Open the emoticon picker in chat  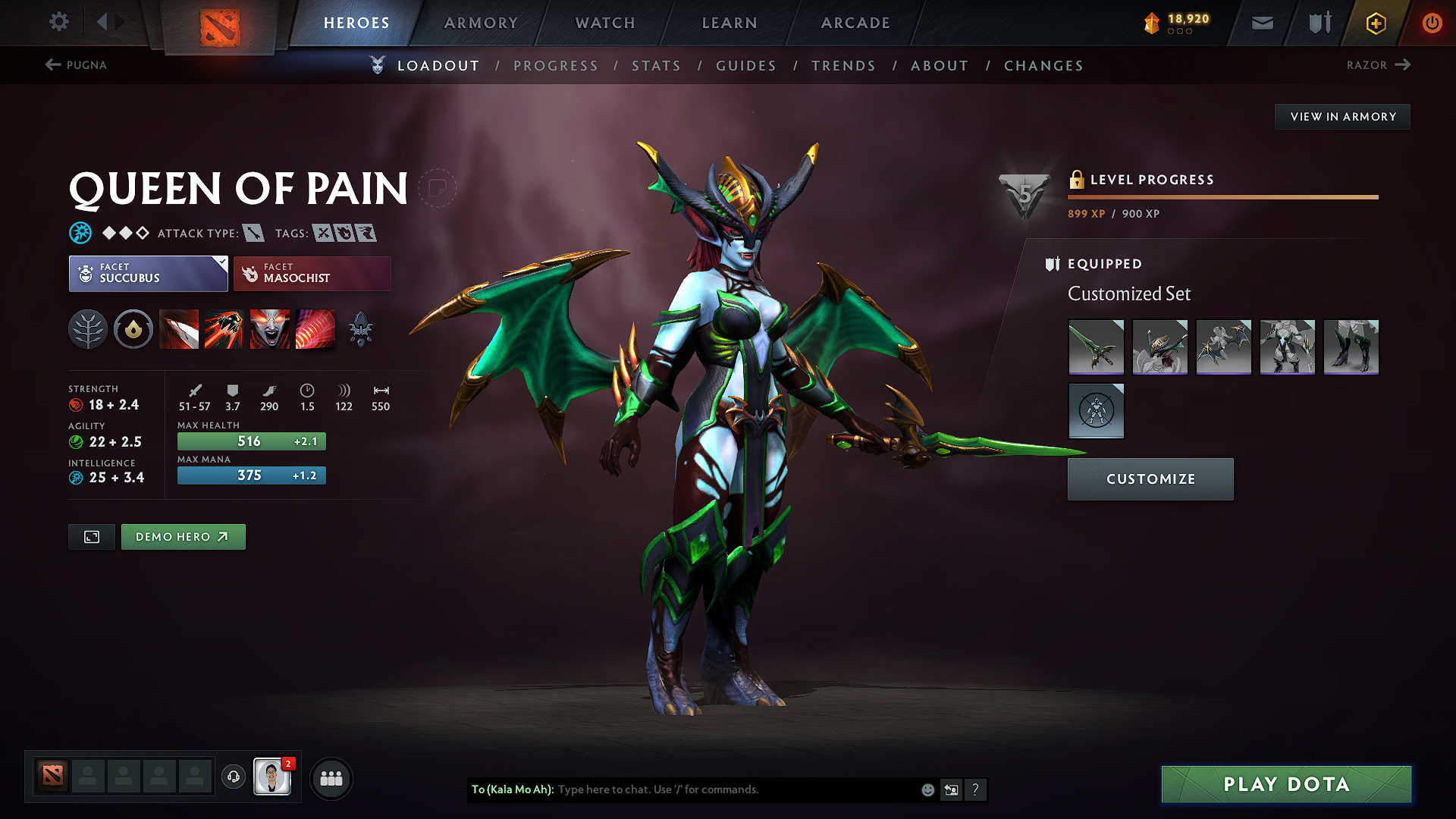[927, 789]
